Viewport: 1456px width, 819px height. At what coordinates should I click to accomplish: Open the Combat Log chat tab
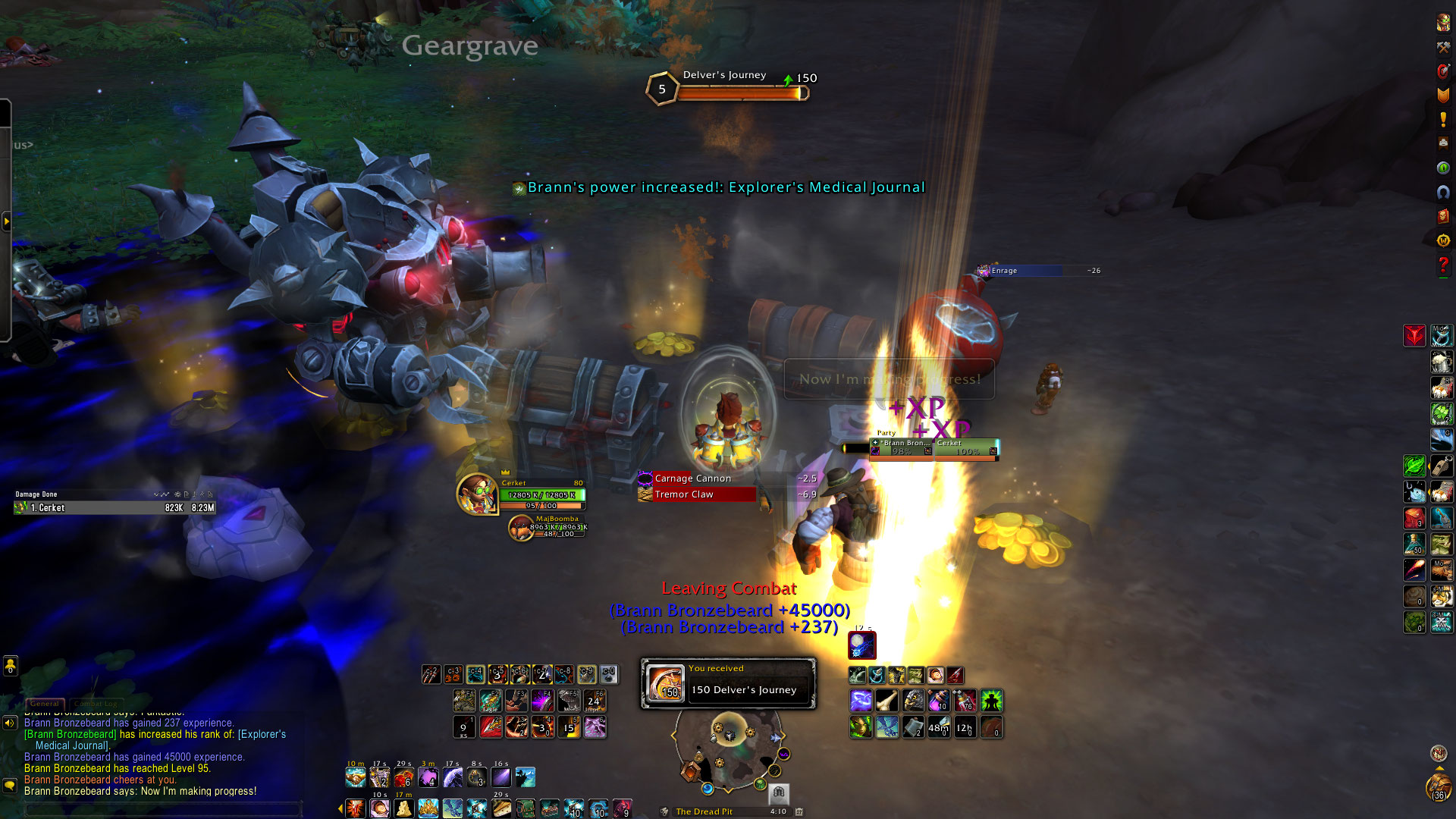pos(96,704)
